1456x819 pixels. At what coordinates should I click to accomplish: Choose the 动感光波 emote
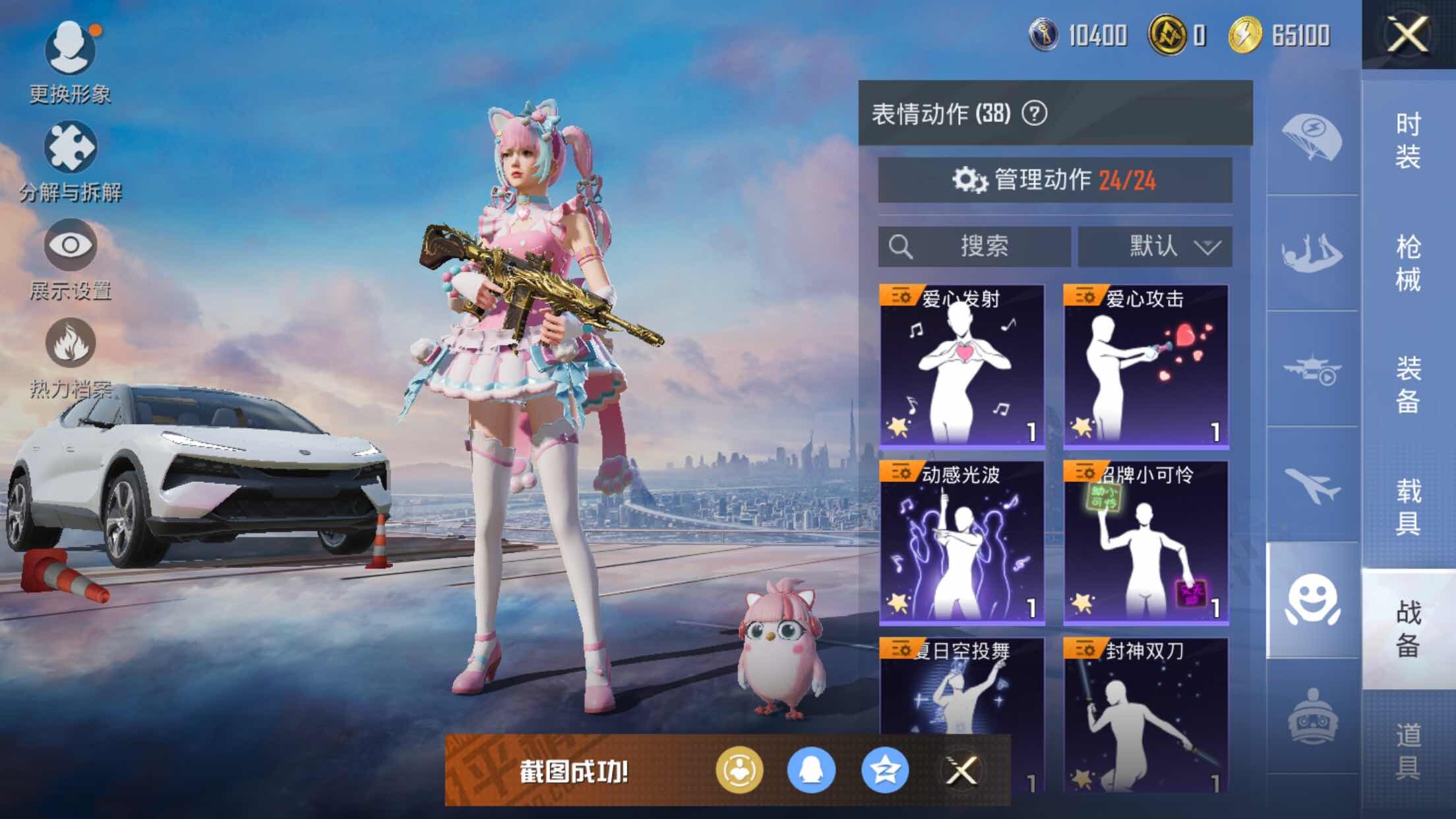962,543
